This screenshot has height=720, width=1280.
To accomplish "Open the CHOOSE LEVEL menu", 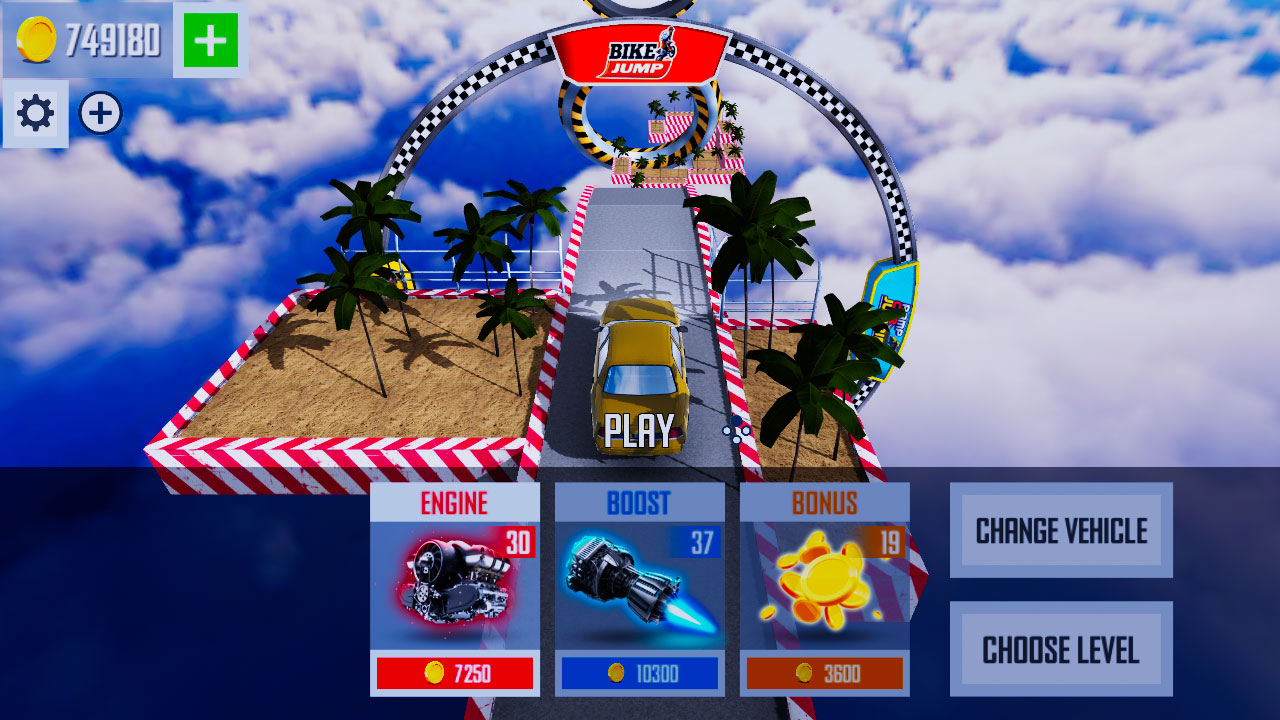I will 1062,648.
